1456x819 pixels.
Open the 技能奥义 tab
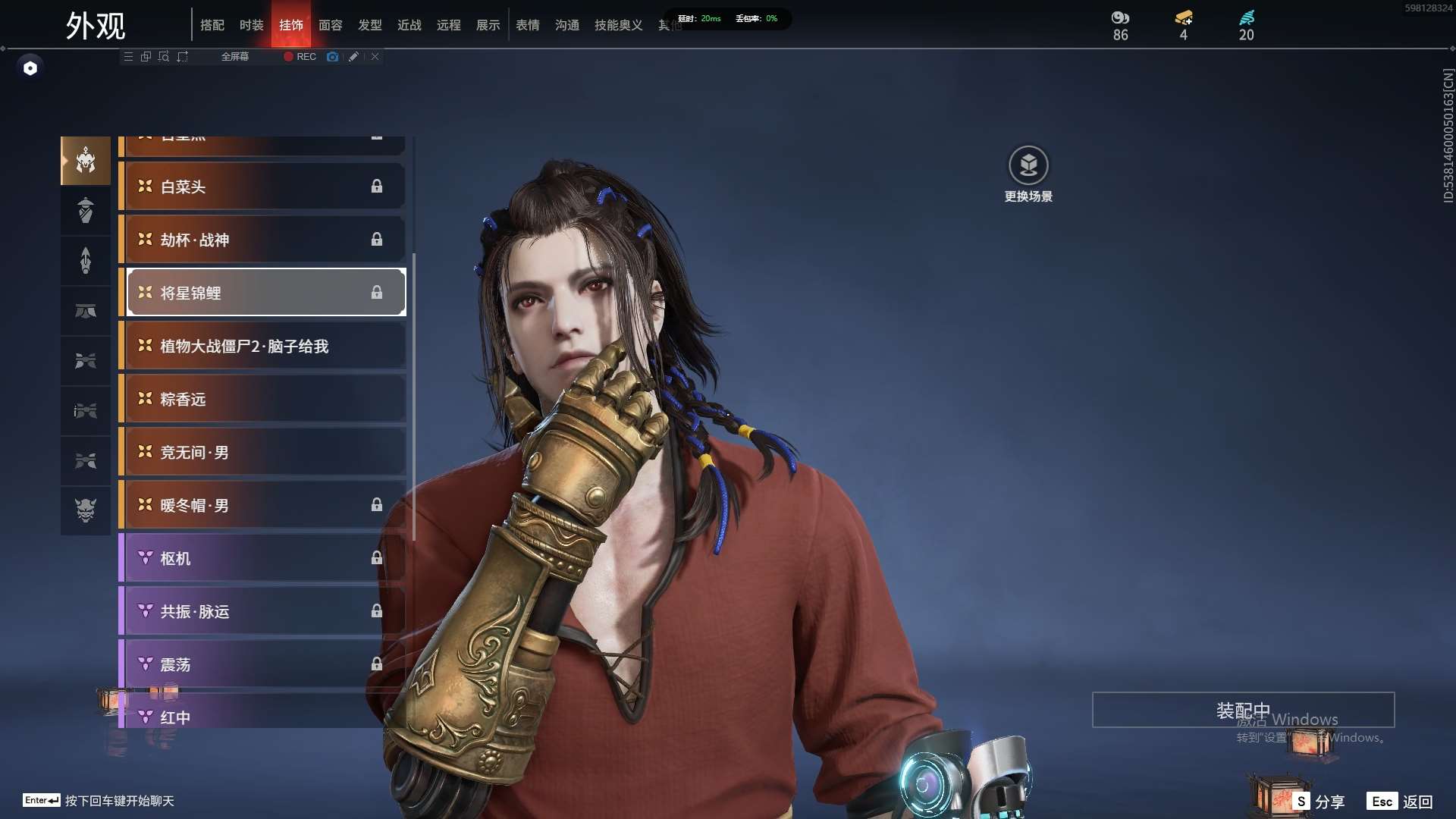619,25
